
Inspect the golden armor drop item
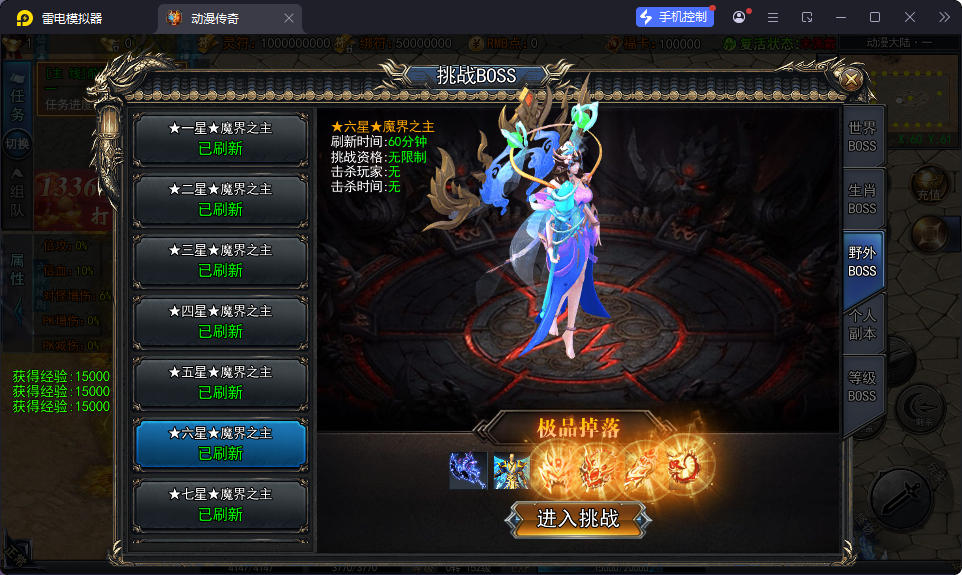tap(511, 470)
